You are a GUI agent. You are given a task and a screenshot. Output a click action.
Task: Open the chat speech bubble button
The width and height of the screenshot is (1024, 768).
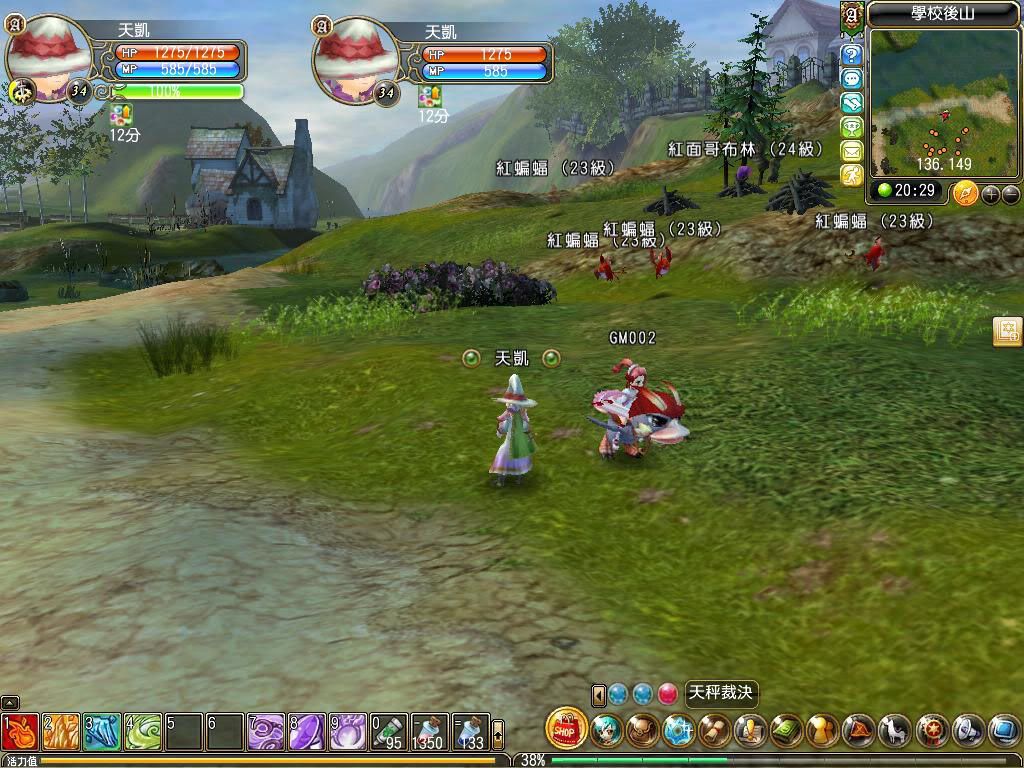point(852,79)
